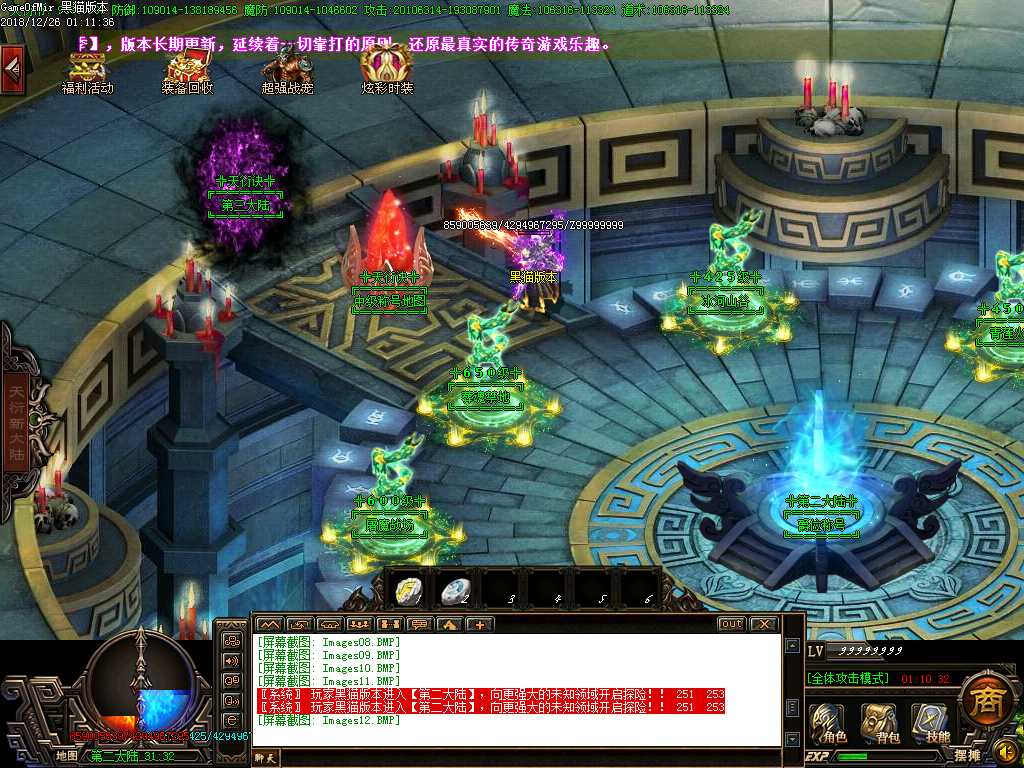Use the white stone in hotbar slot 2
This screenshot has width=1024, height=768.
[455, 591]
